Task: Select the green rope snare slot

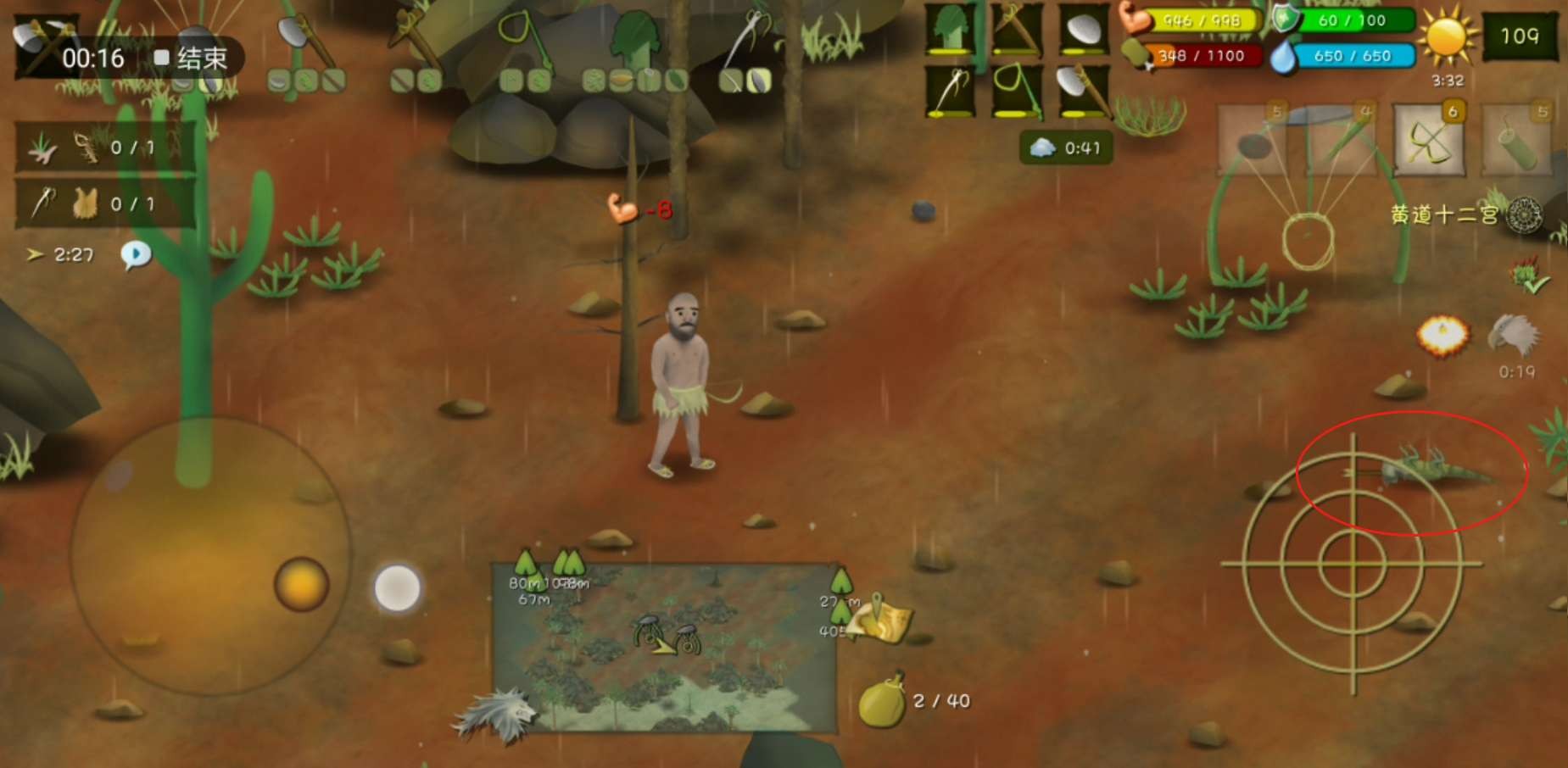Action: point(1016,90)
